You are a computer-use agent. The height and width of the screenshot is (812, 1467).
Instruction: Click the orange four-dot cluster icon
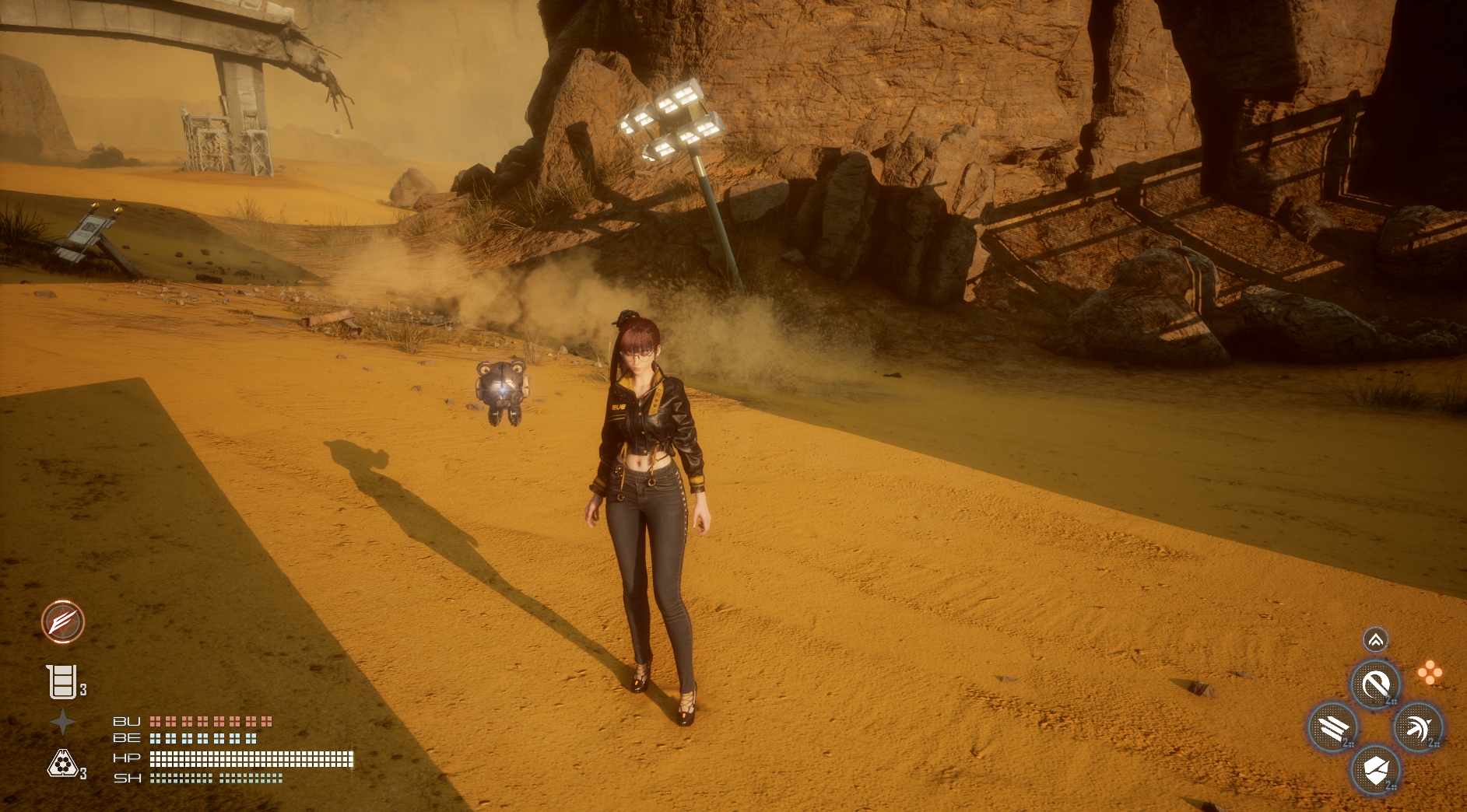1430,673
